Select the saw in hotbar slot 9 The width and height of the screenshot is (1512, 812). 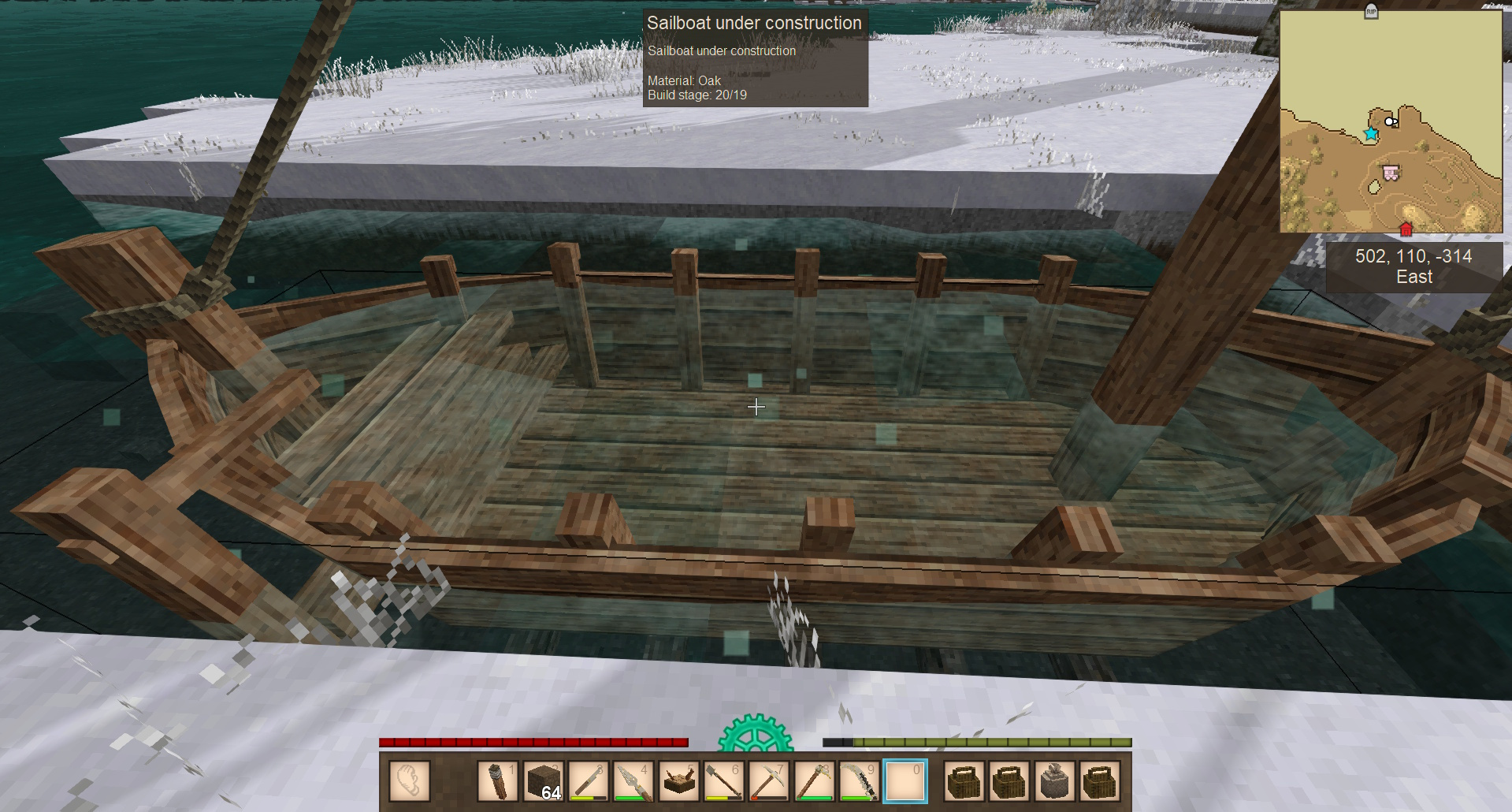point(859,780)
